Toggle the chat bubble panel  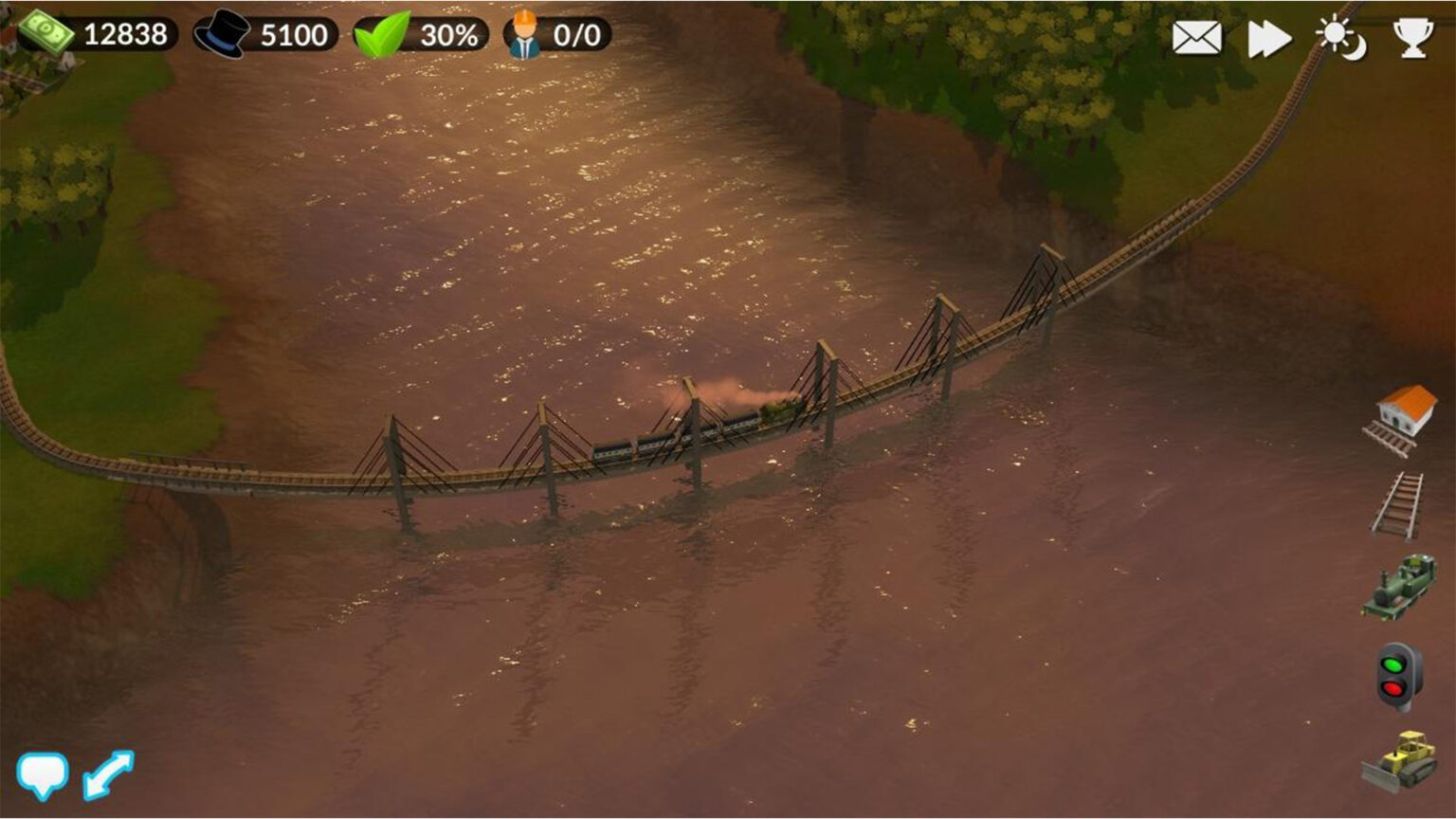[x=44, y=775]
